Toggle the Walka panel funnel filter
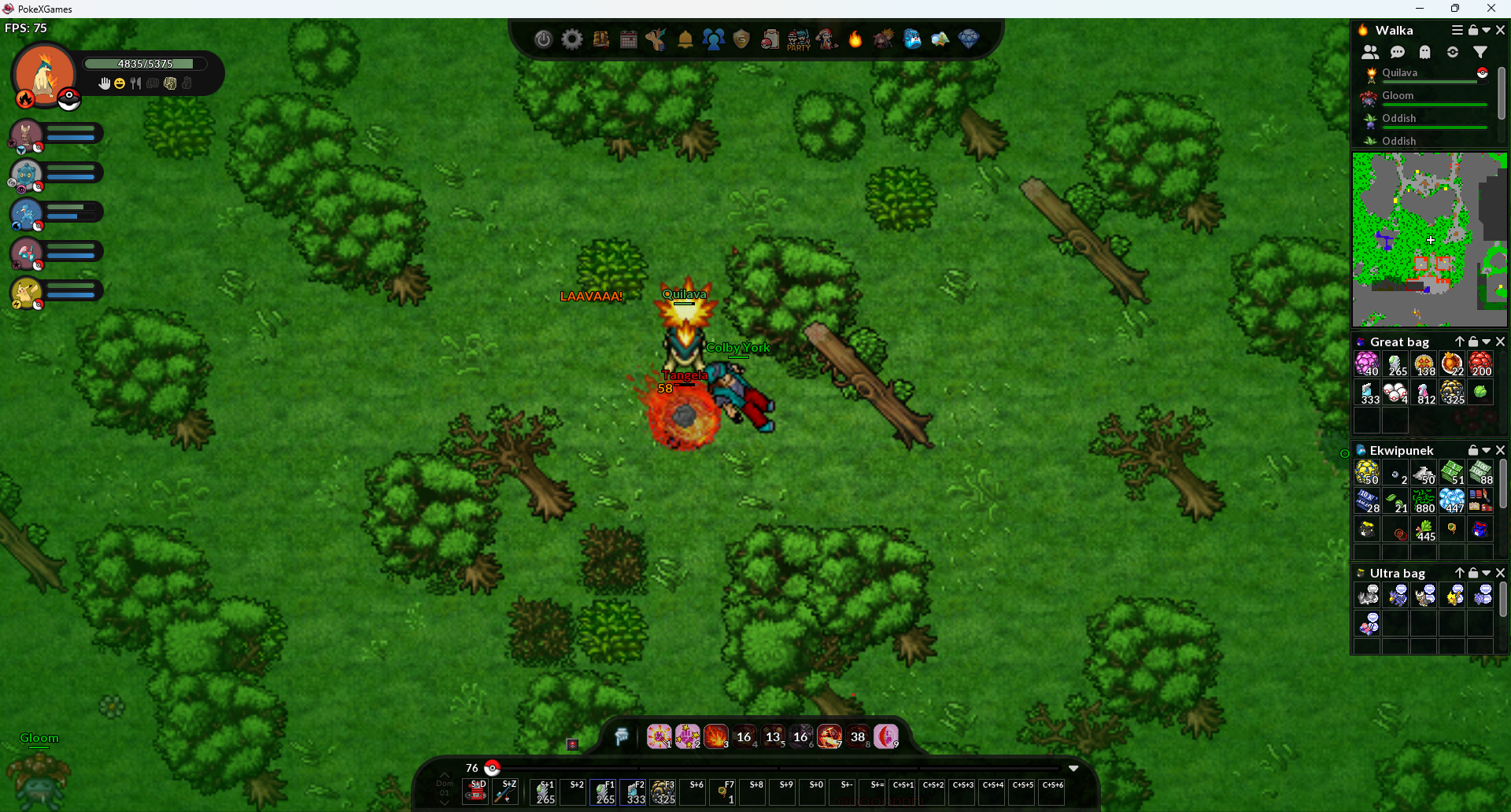Screen dimensions: 1511x812 (x=1480, y=52)
